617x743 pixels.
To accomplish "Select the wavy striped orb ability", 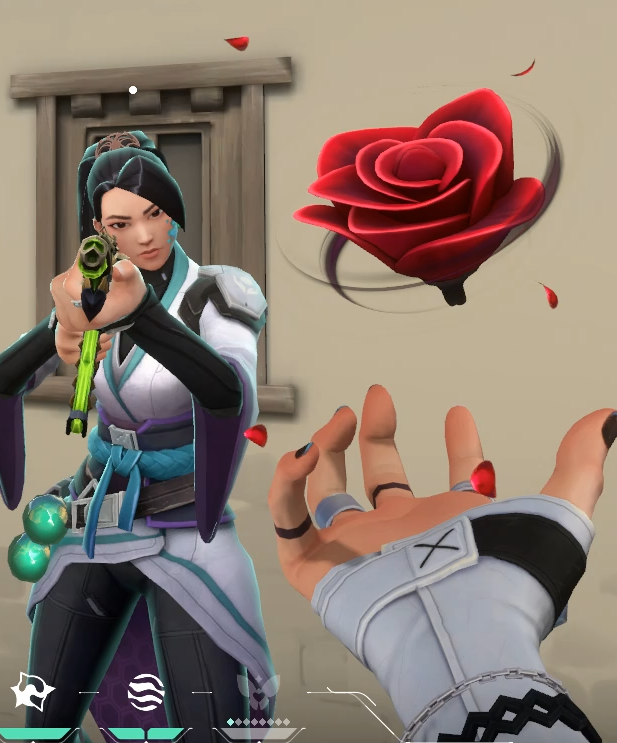I will pyautogui.click(x=146, y=691).
